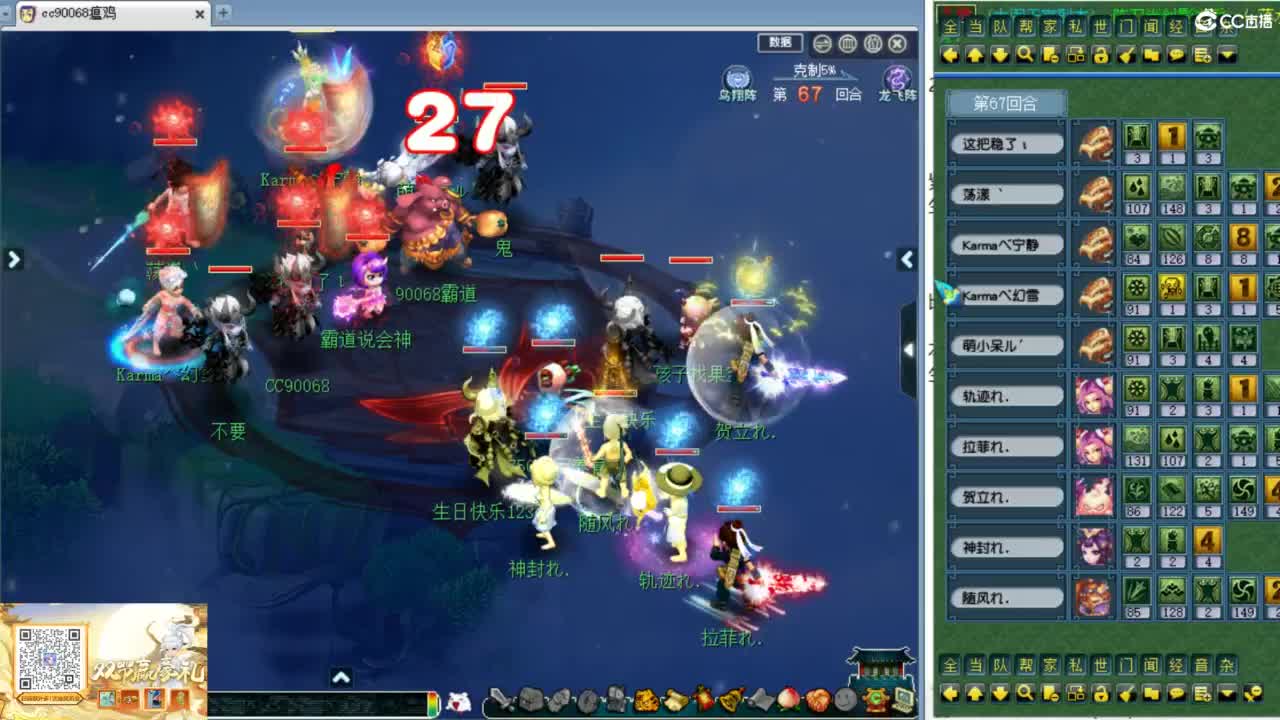The height and width of the screenshot is (720, 1280).
Task: Toggle the 龙飞阵 formation emblem
Action: [x=899, y=79]
